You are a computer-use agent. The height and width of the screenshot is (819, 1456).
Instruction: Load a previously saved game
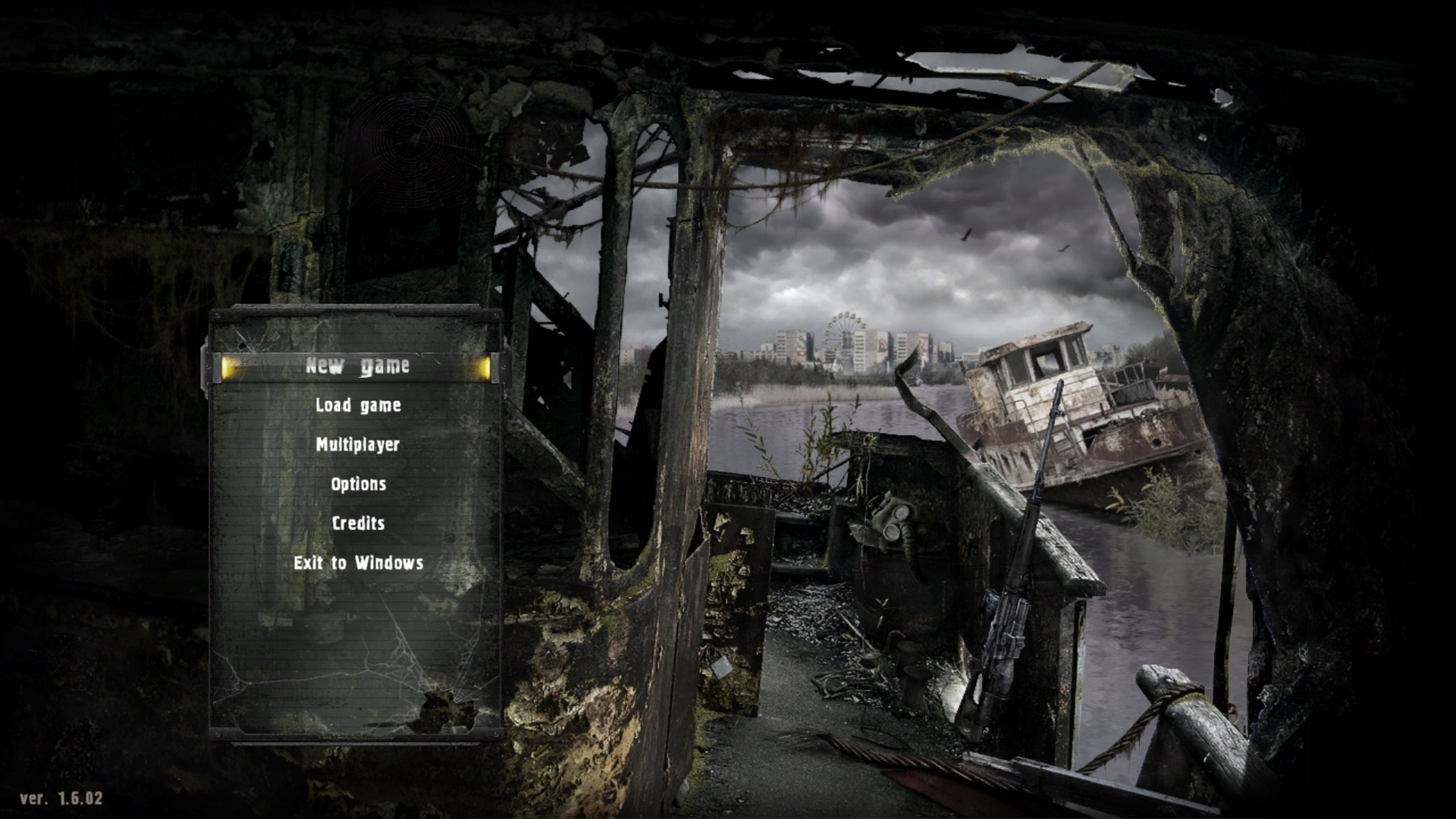coord(356,405)
